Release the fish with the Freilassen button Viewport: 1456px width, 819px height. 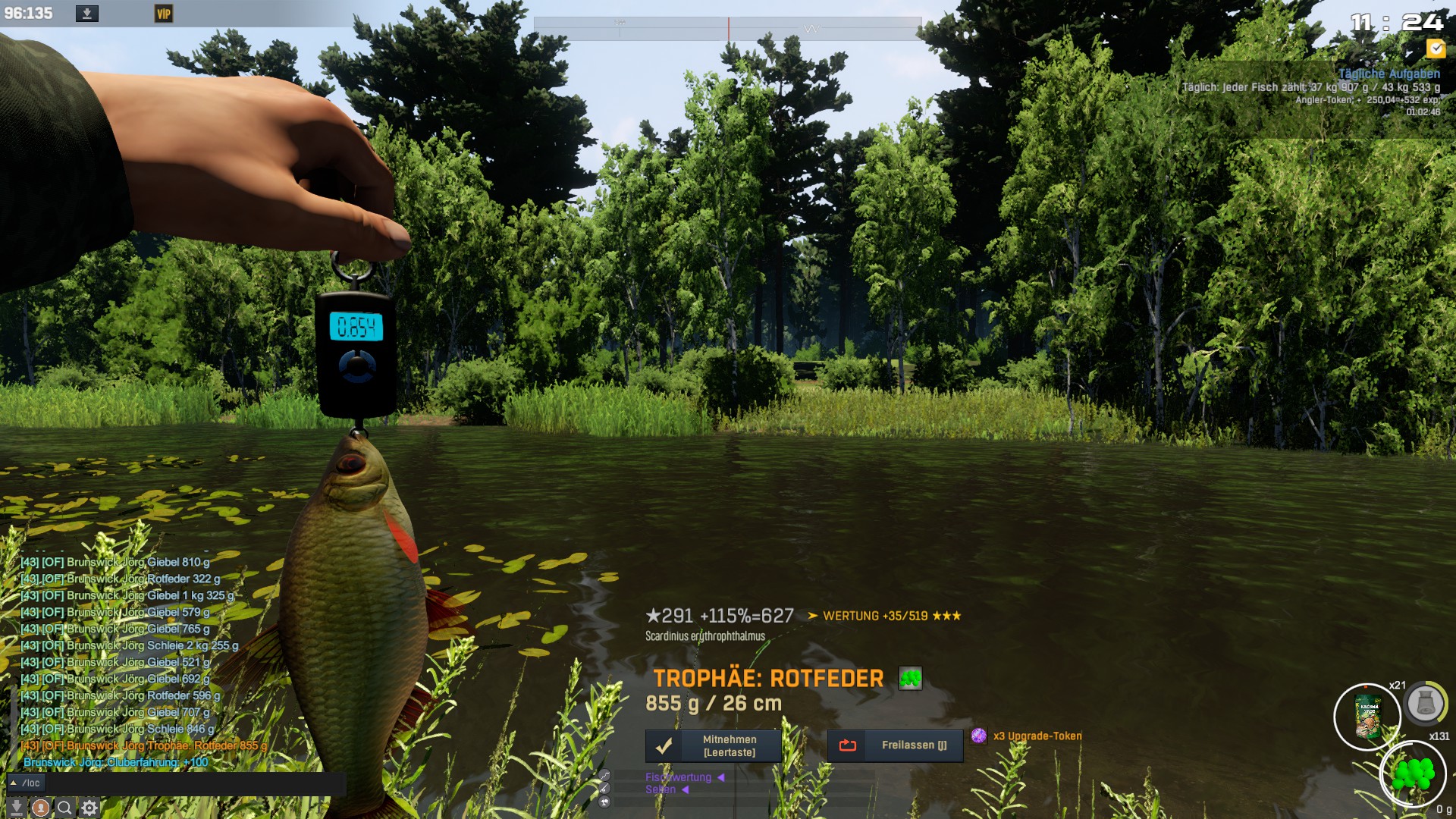click(895, 745)
